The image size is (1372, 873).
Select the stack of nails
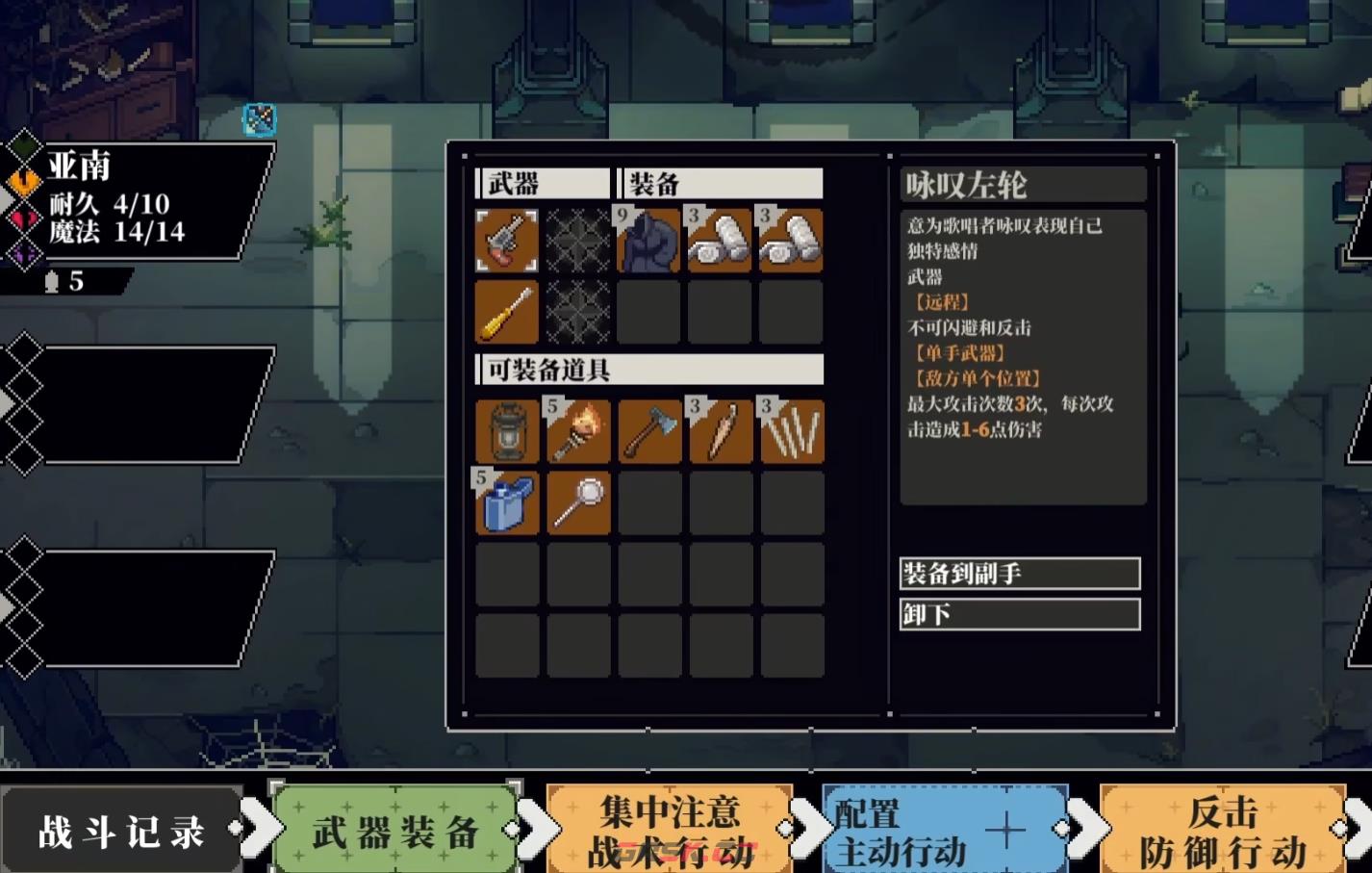click(792, 431)
